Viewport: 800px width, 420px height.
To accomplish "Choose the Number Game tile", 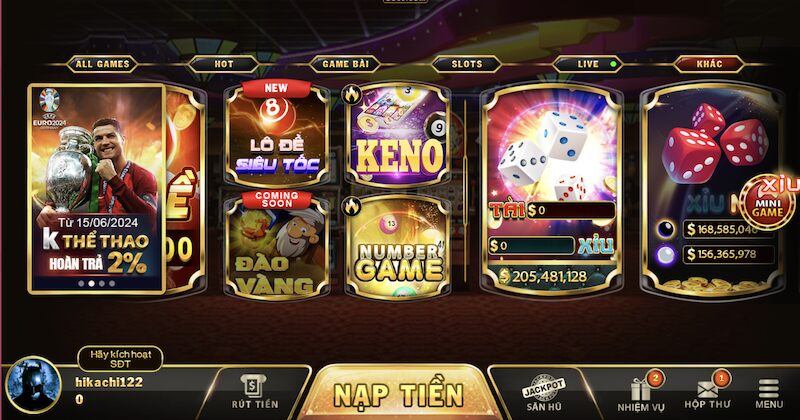I will (396, 243).
